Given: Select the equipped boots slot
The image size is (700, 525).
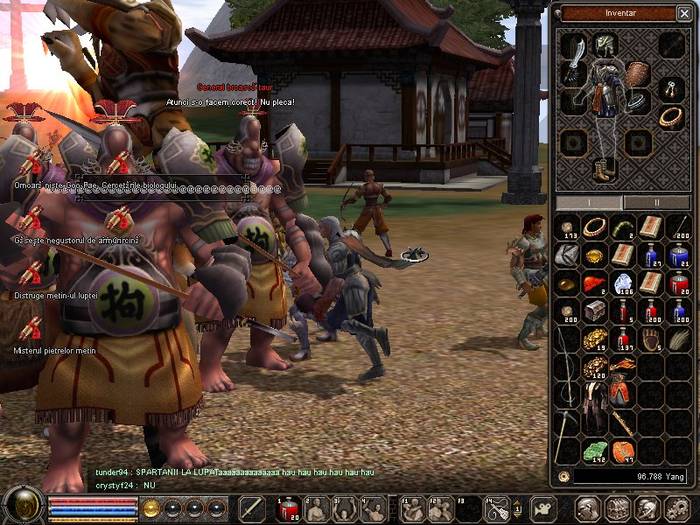Looking at the screenshot, I should tap(602, 169).
